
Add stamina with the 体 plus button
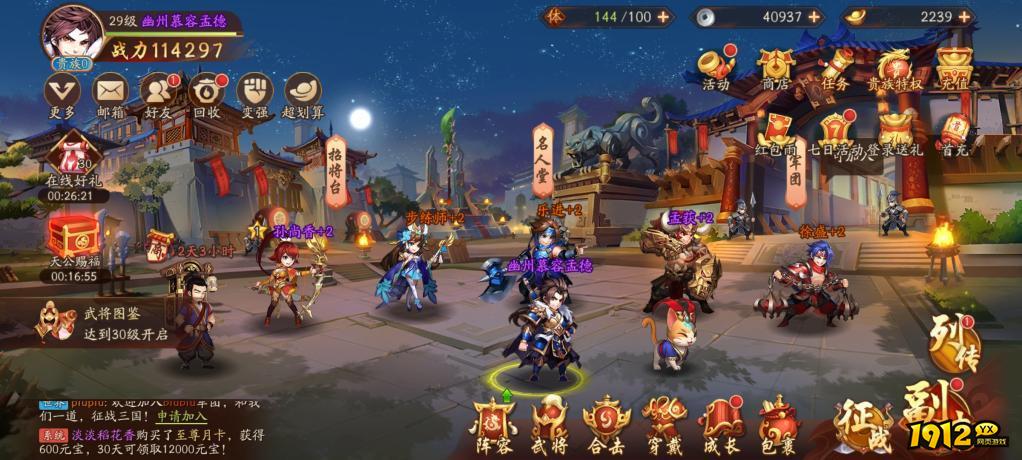click(x=664, y=17)
